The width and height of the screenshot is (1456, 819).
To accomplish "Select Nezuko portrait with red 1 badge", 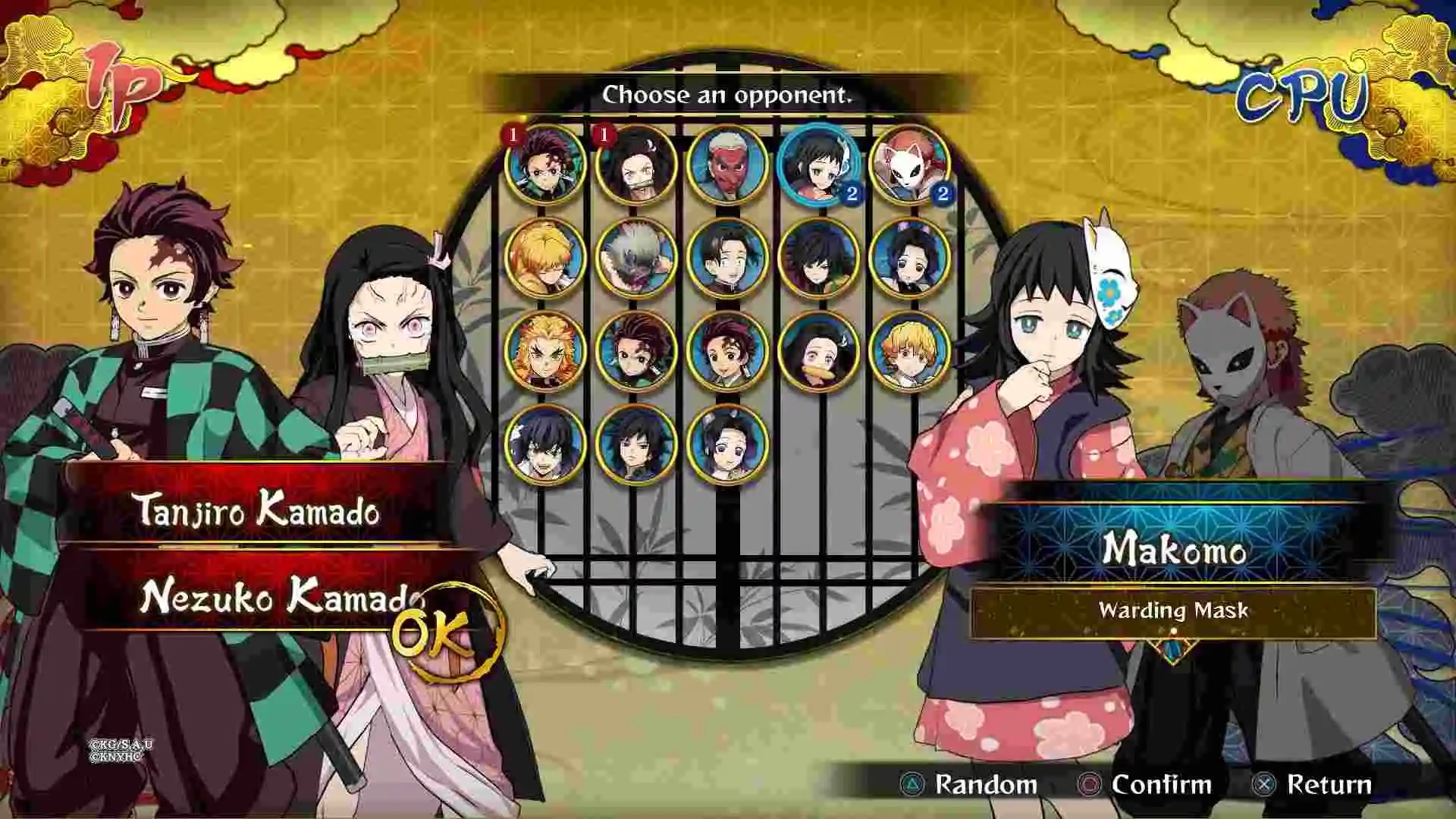I will (x=636, y=165).
